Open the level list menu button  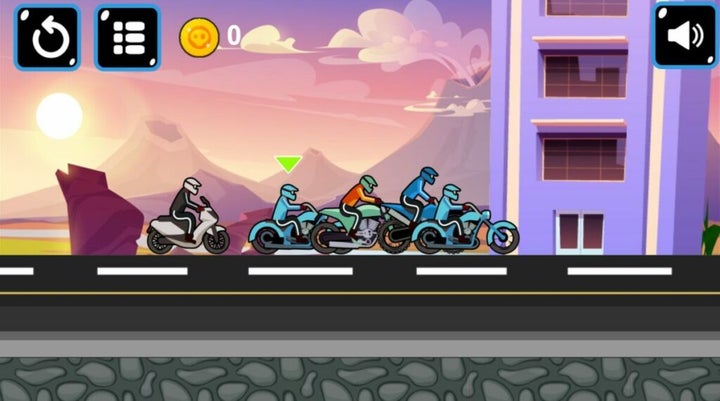click(x=127, y=38)
